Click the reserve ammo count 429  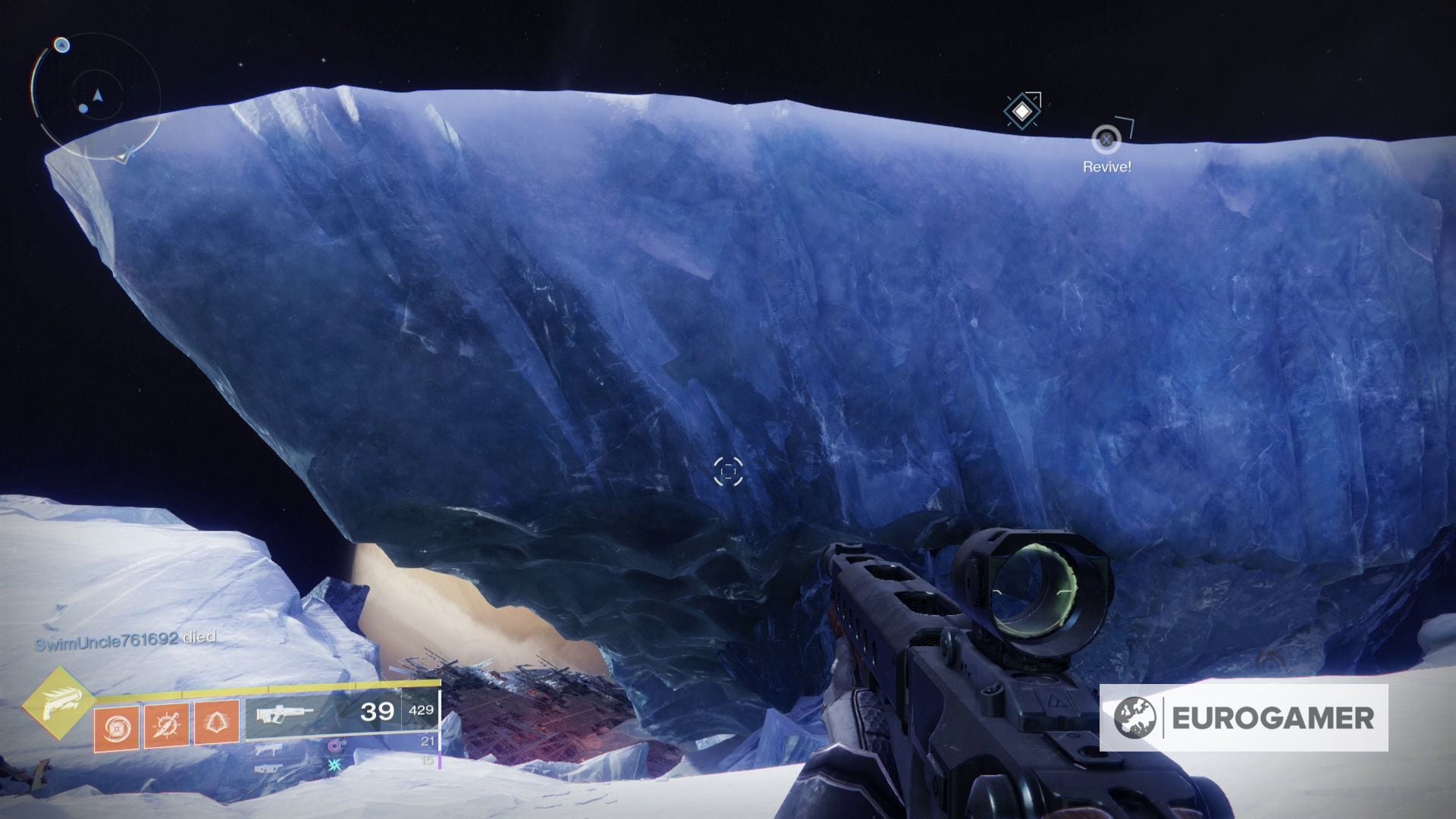[422, 711]
